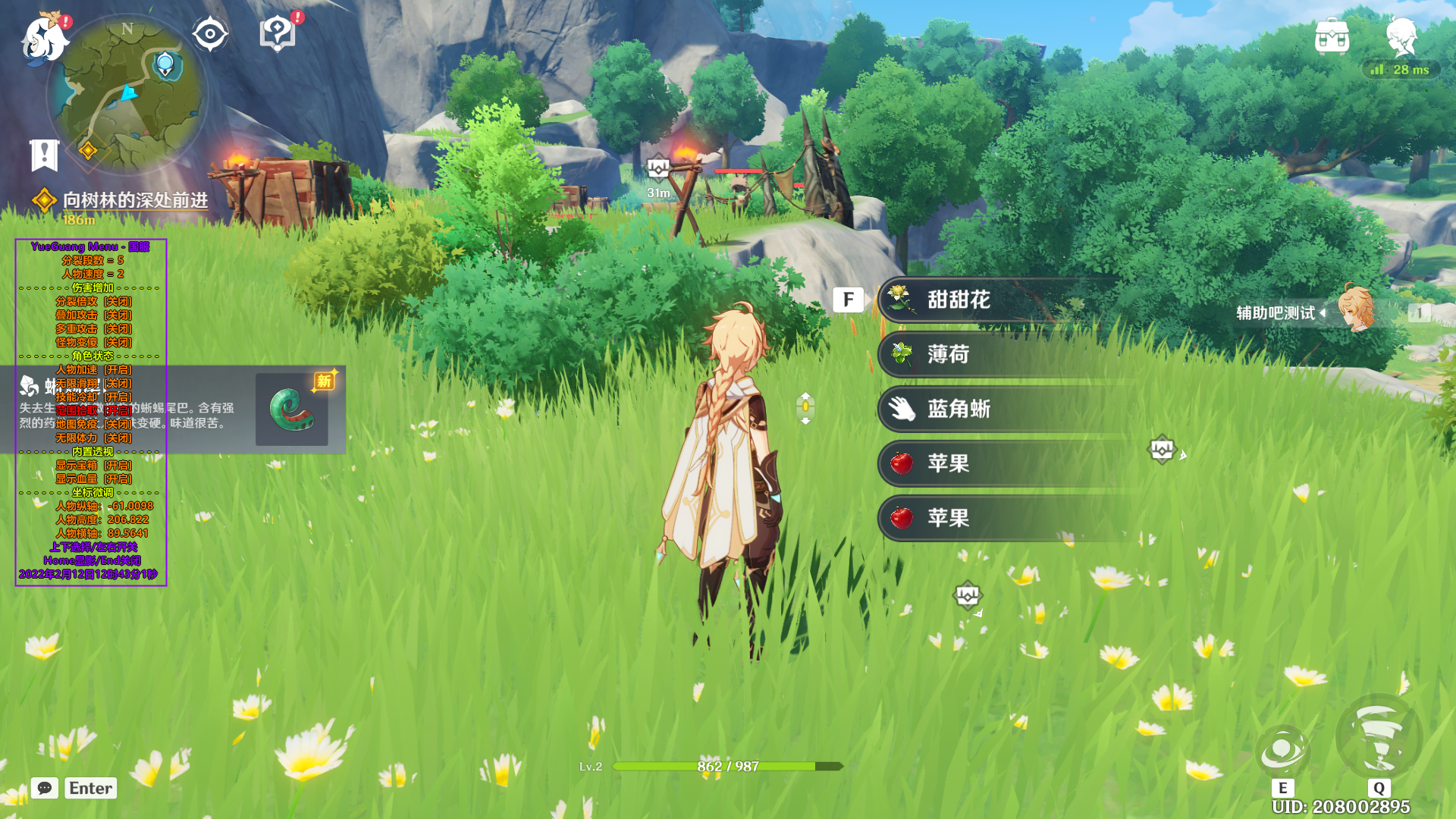The height and width of the screenshot is (819, 1456).
Task: Open the circular minimap
Action: [127, 94]
